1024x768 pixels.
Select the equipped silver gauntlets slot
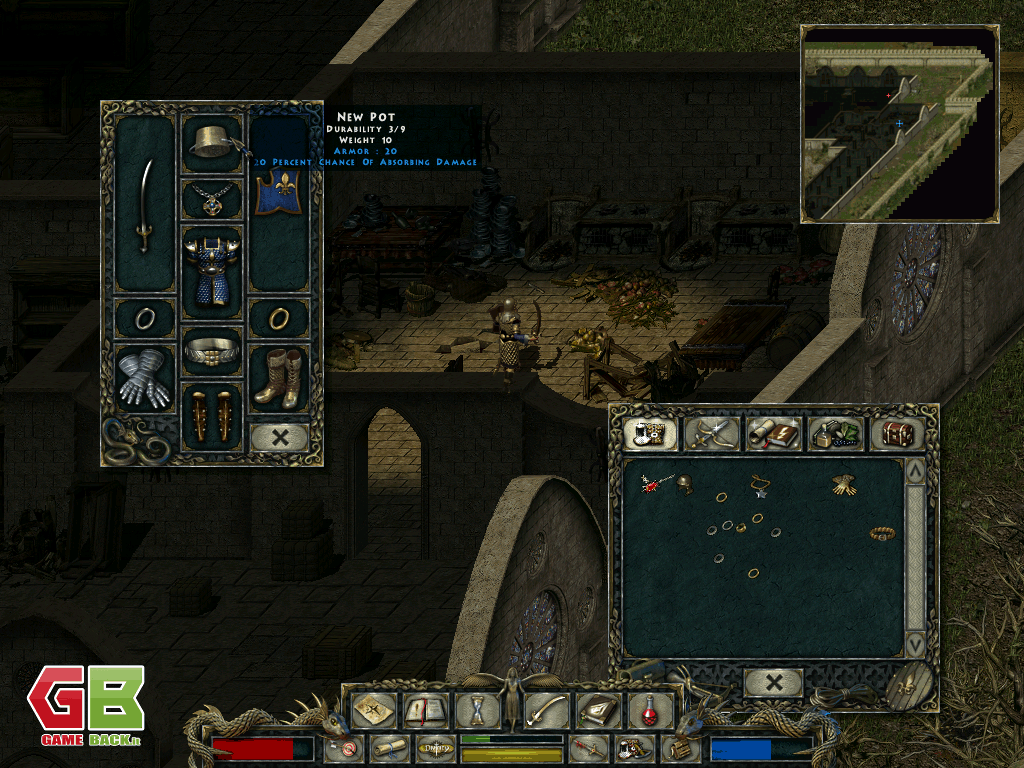pyautogui.click(x=145, y=378)
